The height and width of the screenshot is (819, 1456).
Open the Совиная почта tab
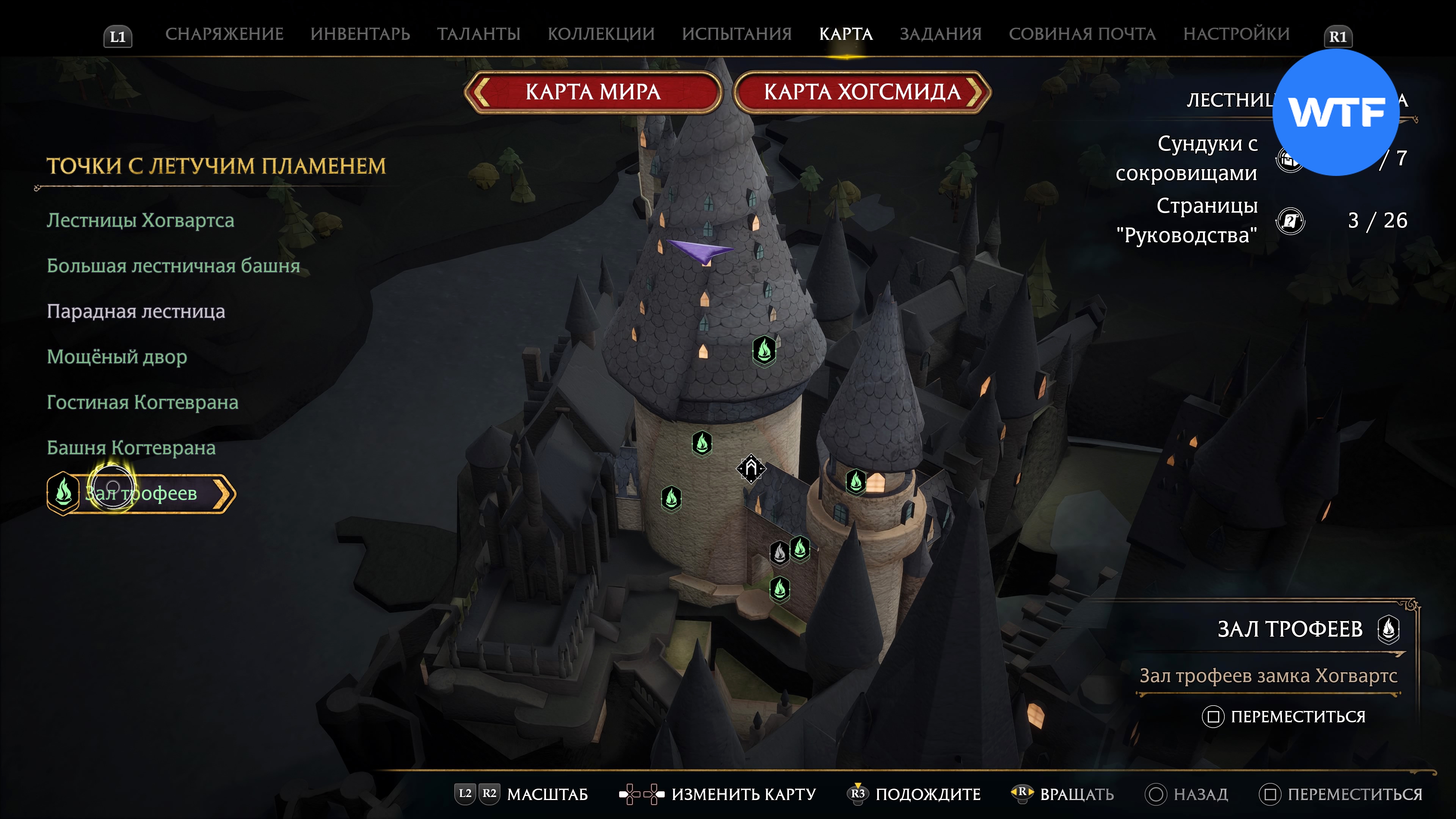point(1082,34)
